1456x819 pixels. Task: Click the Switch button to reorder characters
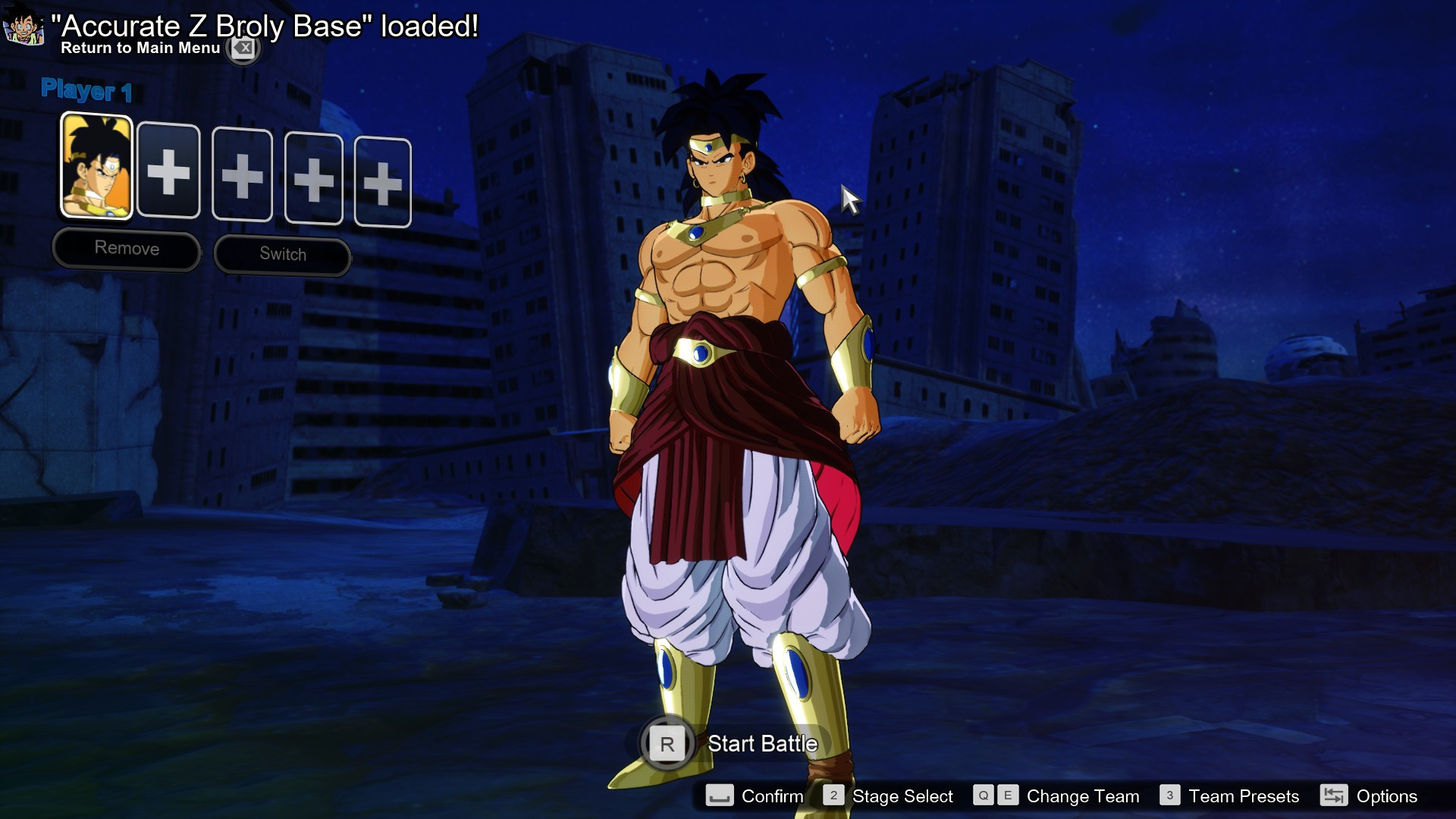(x=281, y=255)
